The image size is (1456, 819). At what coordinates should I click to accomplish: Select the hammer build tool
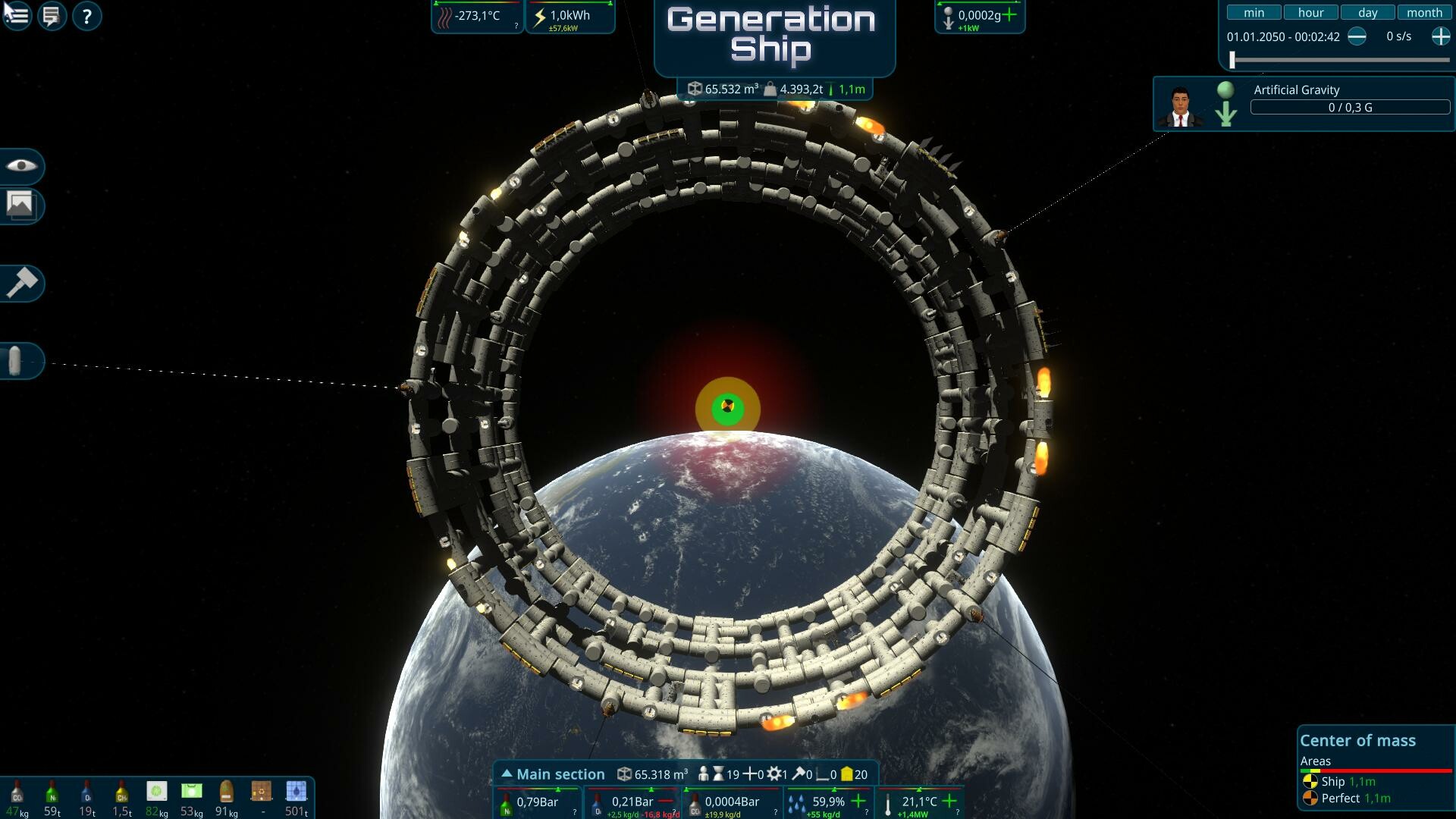20,282
